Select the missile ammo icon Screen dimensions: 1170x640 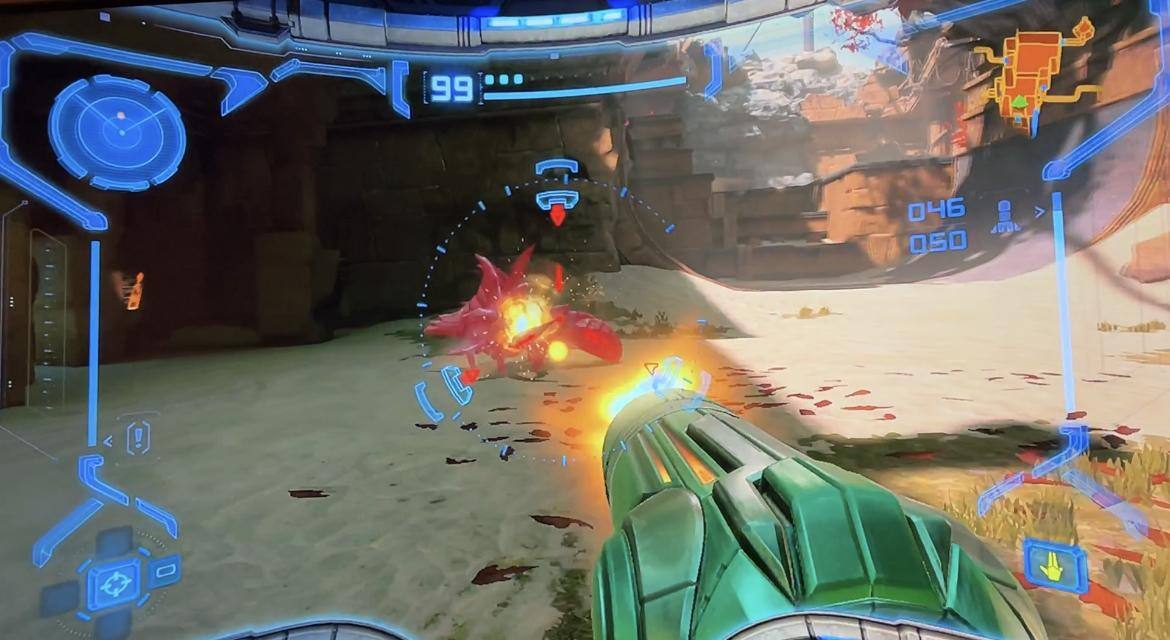[1005, 217]
